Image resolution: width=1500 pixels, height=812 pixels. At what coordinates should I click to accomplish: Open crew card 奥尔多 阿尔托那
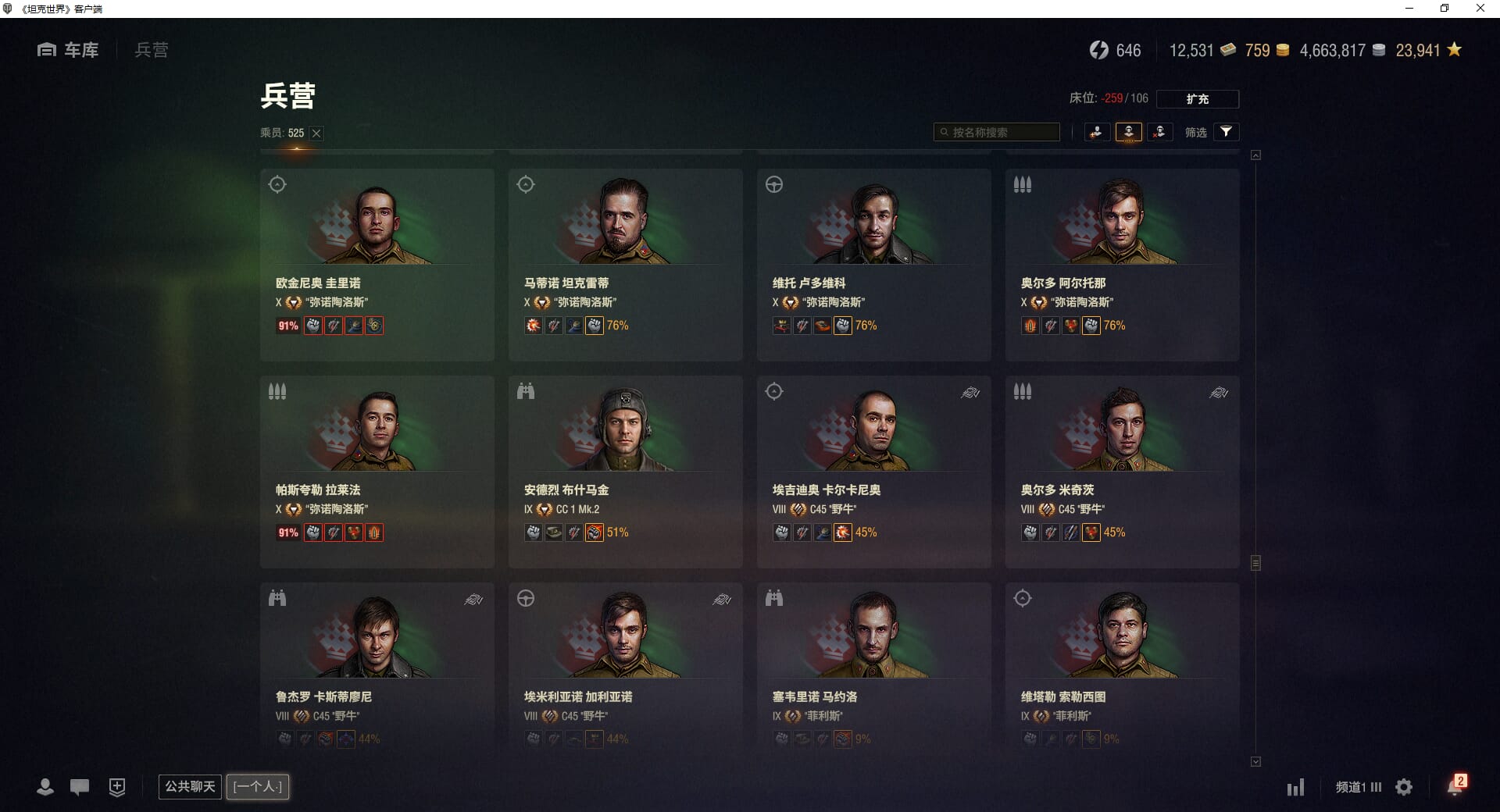pos(1122,264)
